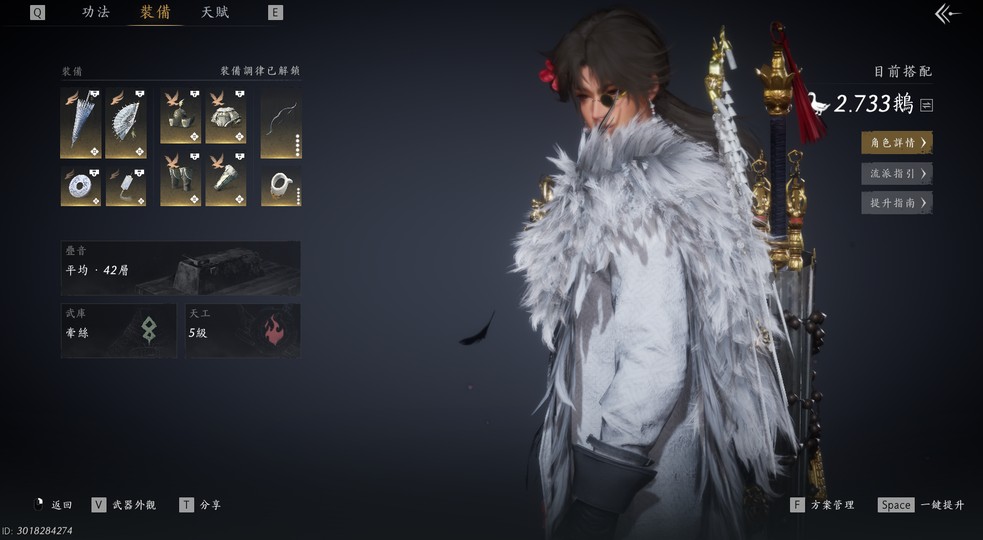Open the 疊音 panel

click(x=180, y=267)
